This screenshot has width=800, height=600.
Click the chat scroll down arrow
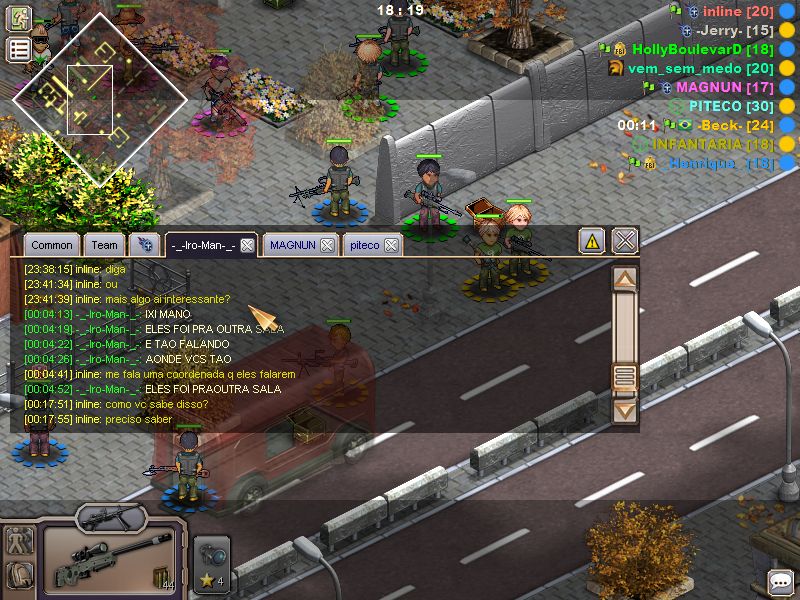click(x=625, y=410)
